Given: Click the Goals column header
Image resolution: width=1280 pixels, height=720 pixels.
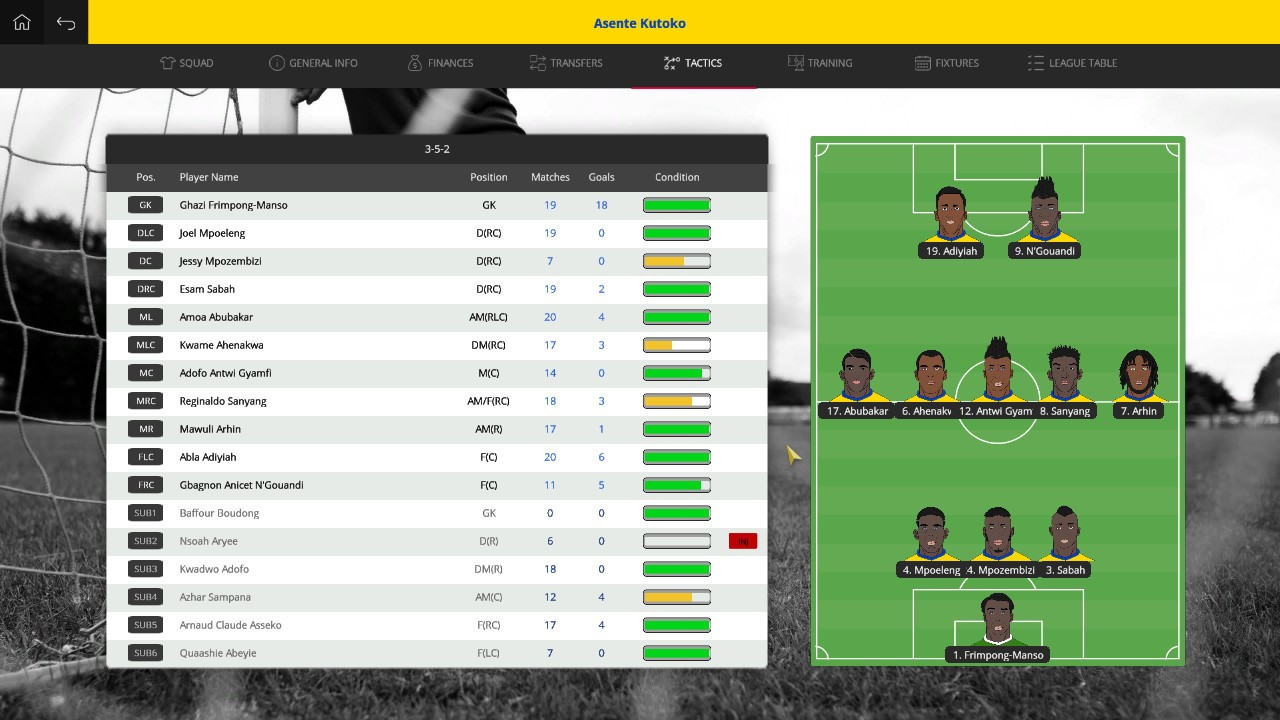Looking at the screenshot, I should pos(601,177).
